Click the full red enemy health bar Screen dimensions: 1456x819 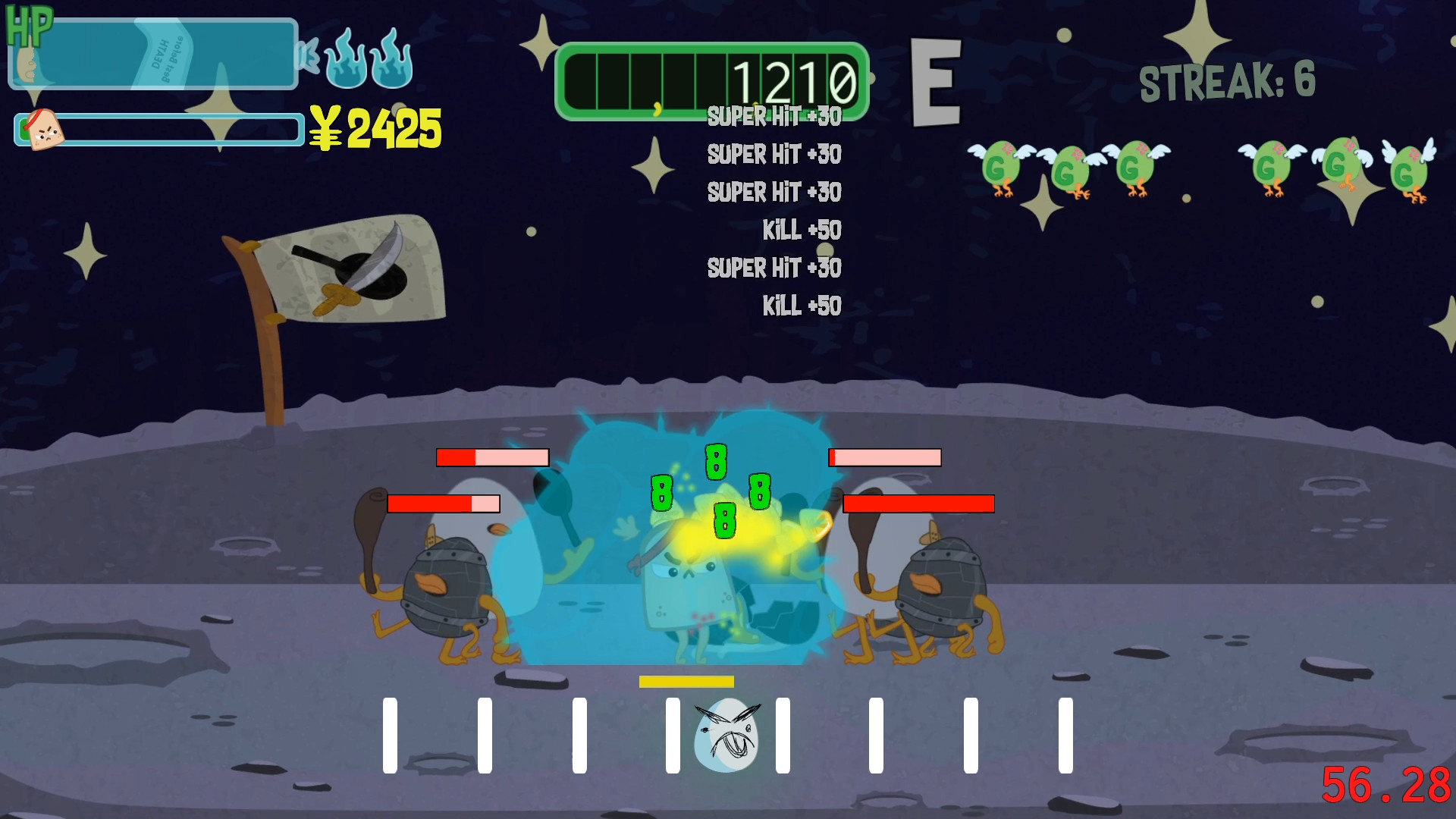pyautogui.click(x=919, y=503)
